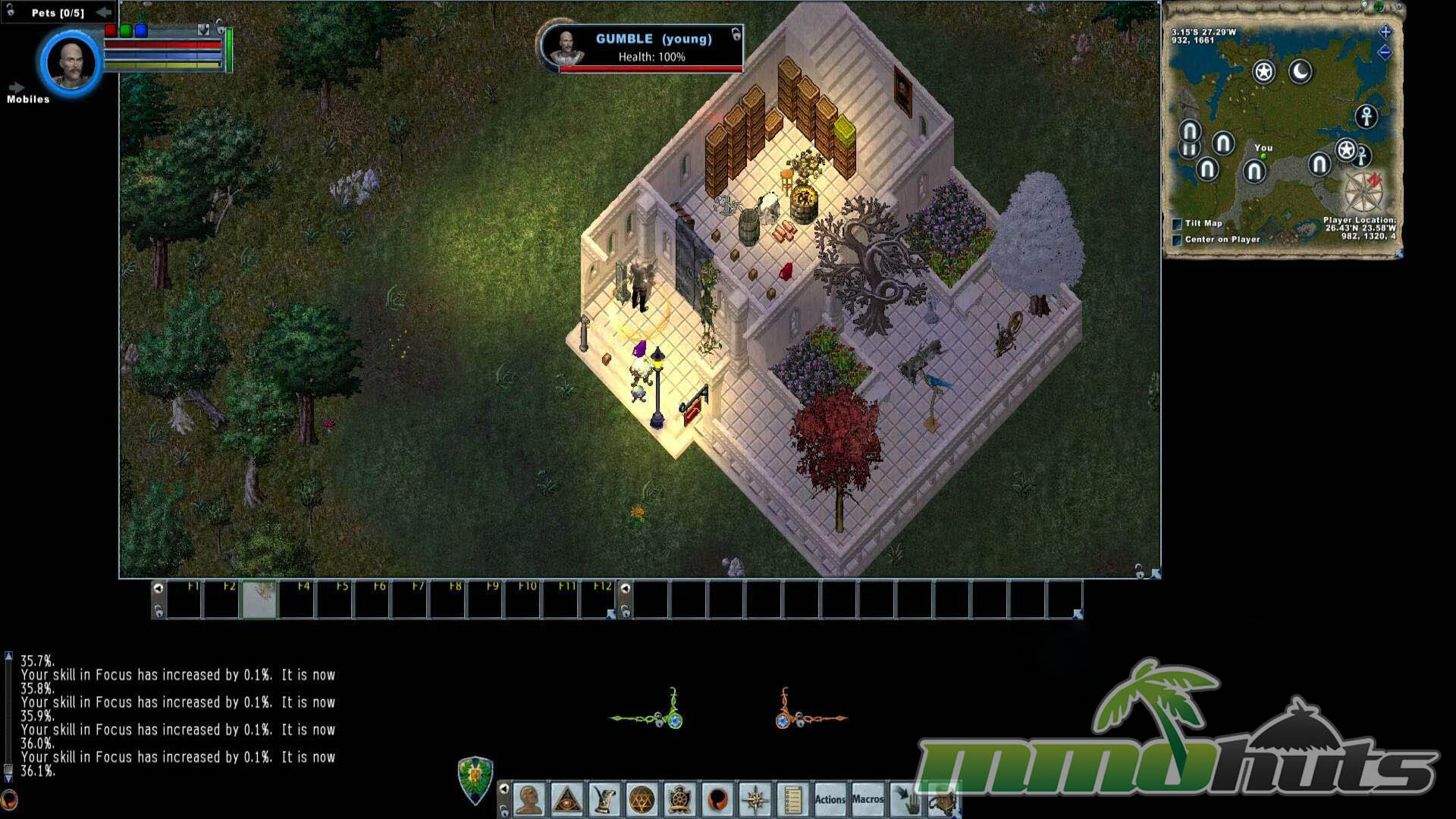Expand the Mobiles list arrow
1456x819 pixels.
pos(17,88)
